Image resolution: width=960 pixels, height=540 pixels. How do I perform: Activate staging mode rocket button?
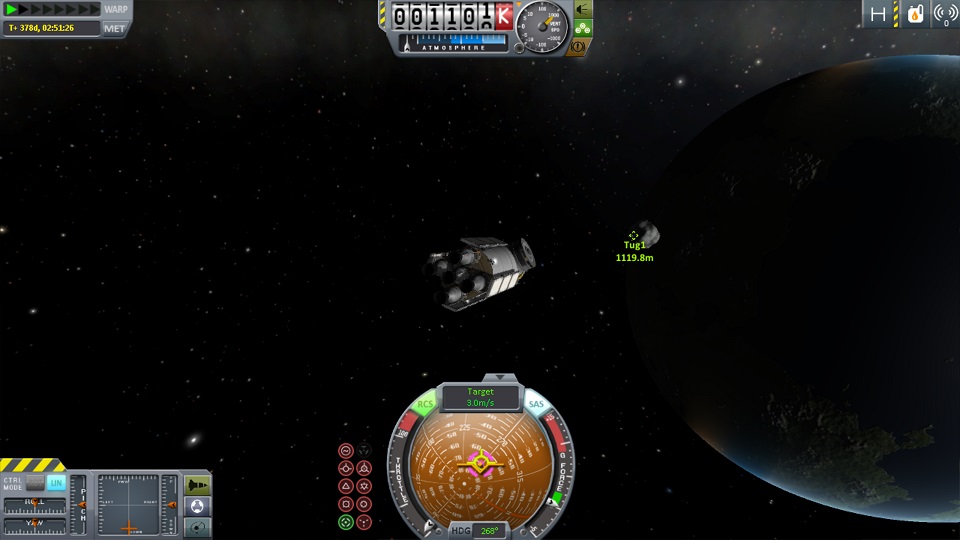[198, 484]
